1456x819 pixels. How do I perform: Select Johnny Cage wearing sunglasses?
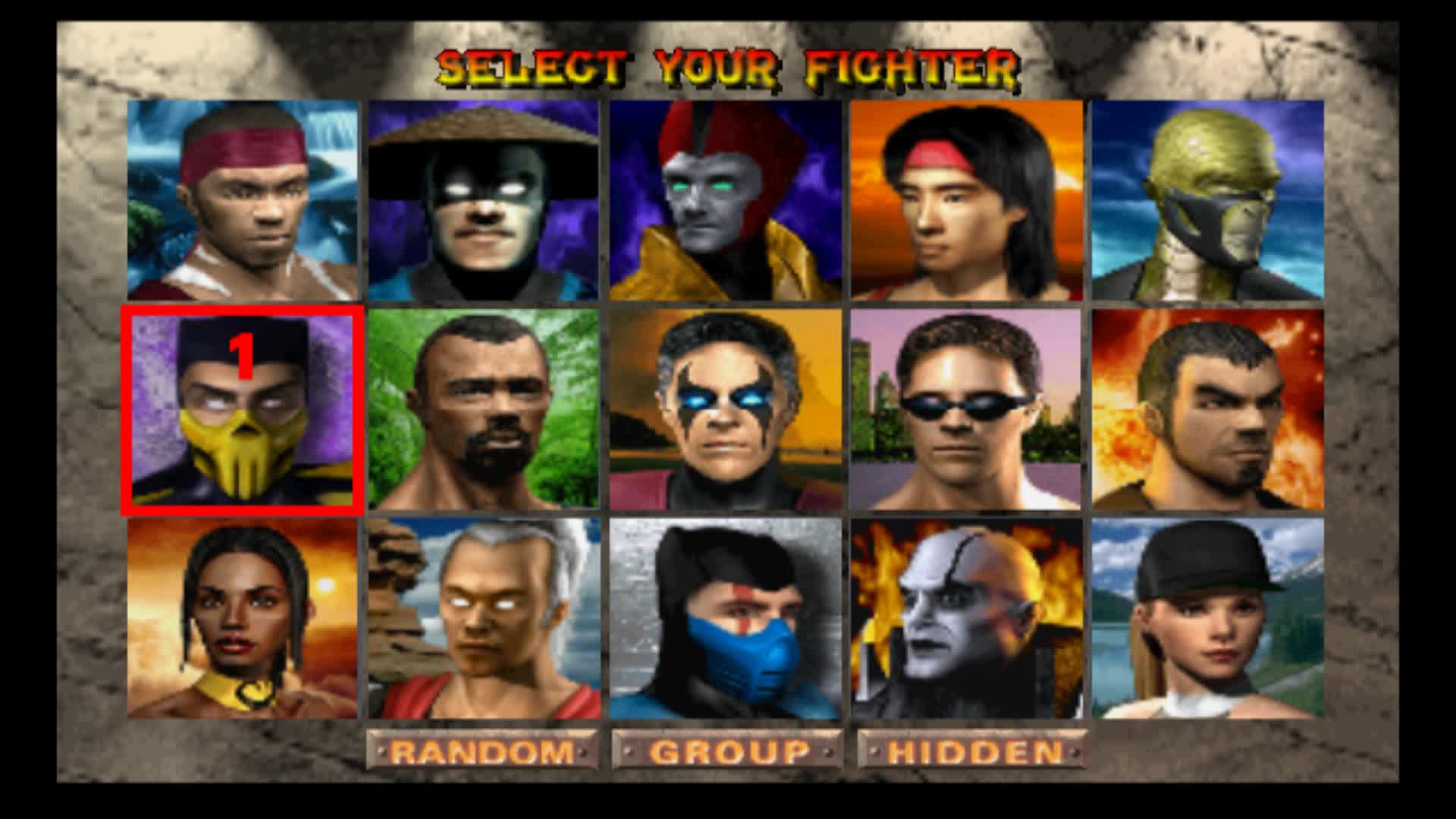click(966, 409)
